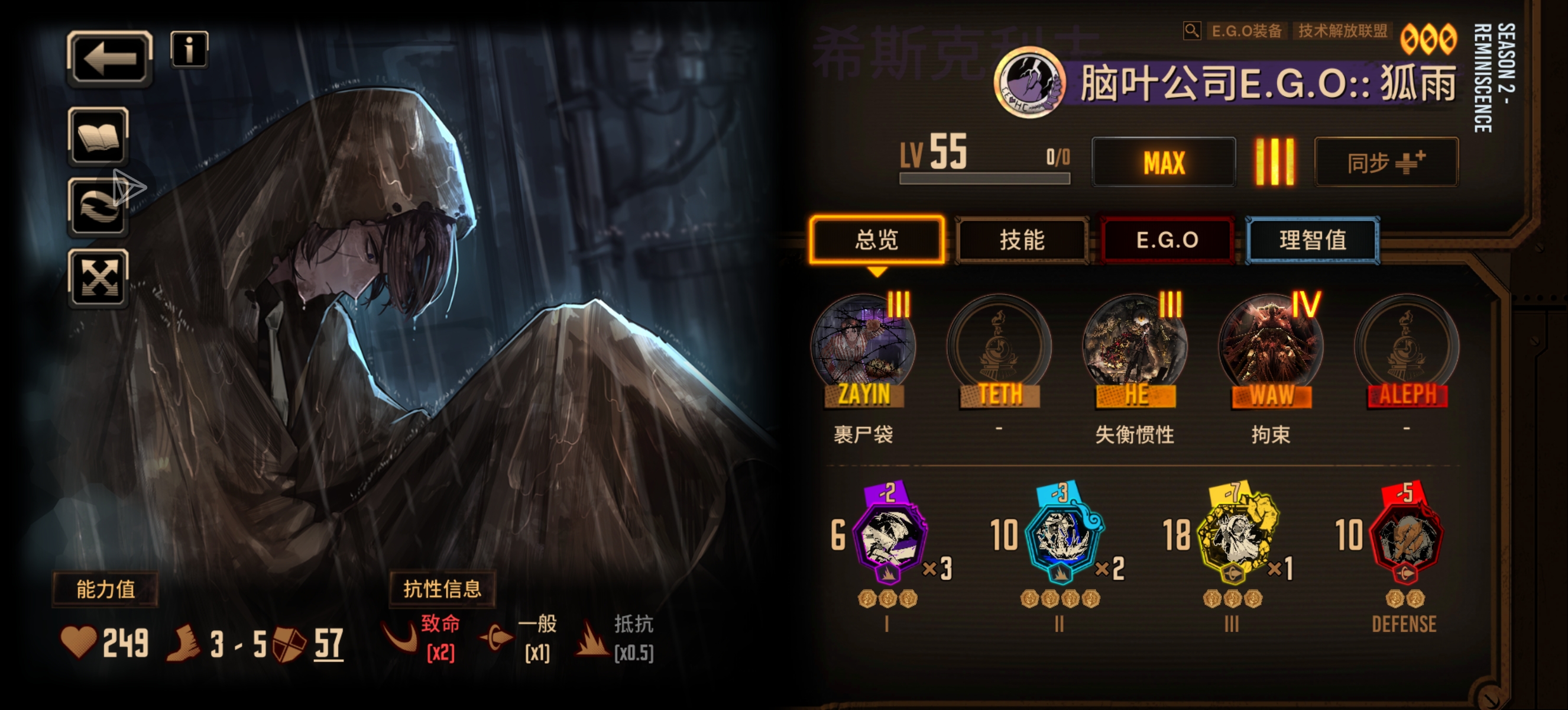Click the MAX uptie button
The image size is (1568, 710).
pyautogui.click(x=1164, y=161)
